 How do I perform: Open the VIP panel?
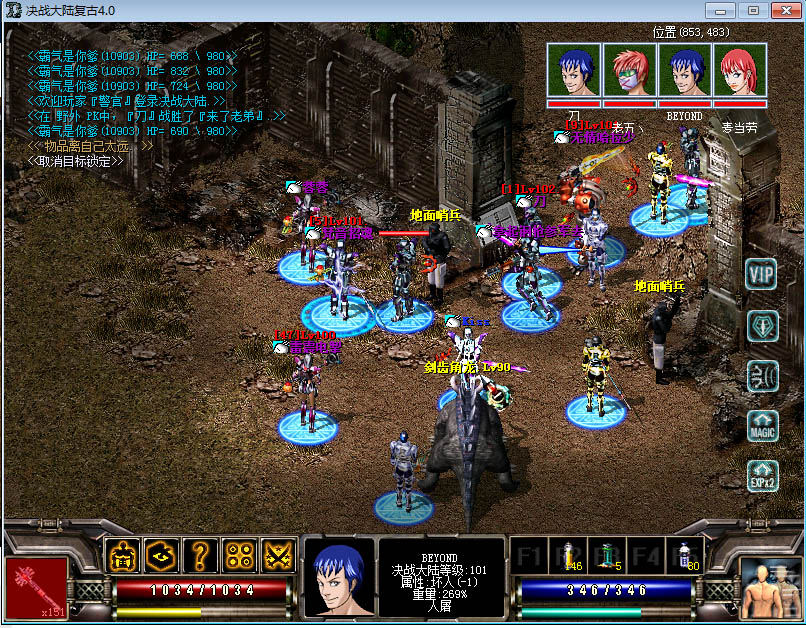point(762,274)
